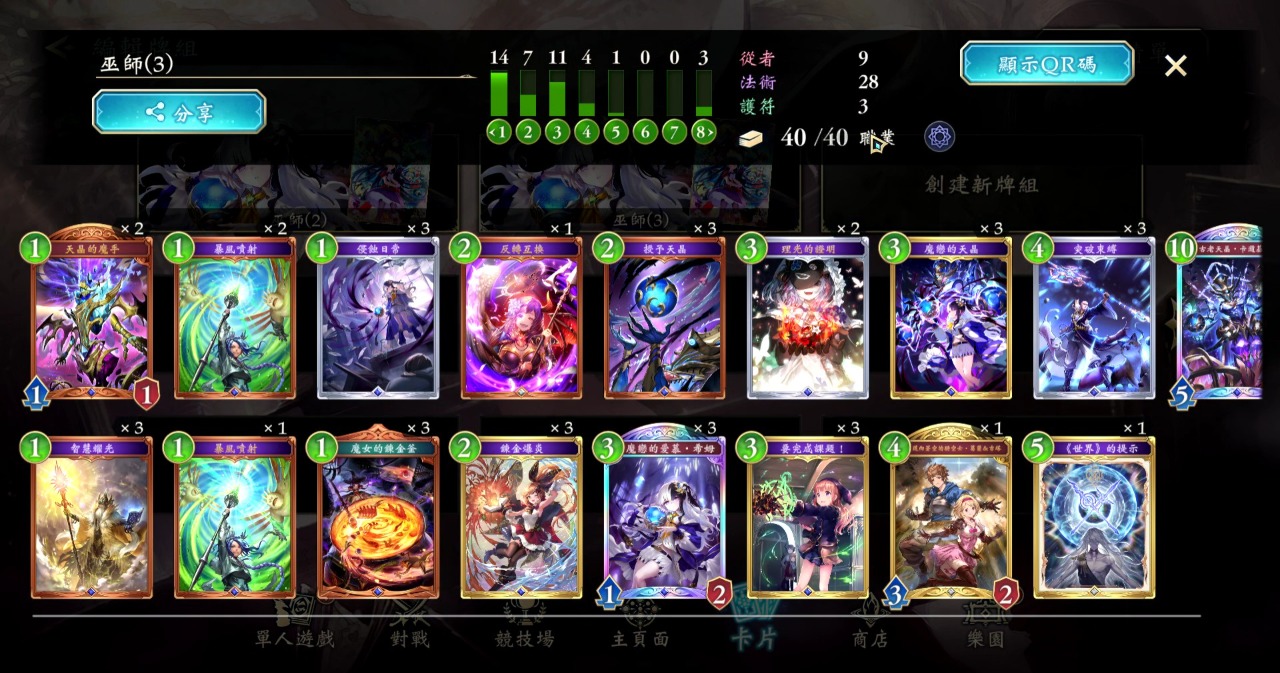Close the deck list overlay
The height and width of the screenshot is (673, 1280).
click(x=1175, y=66)
